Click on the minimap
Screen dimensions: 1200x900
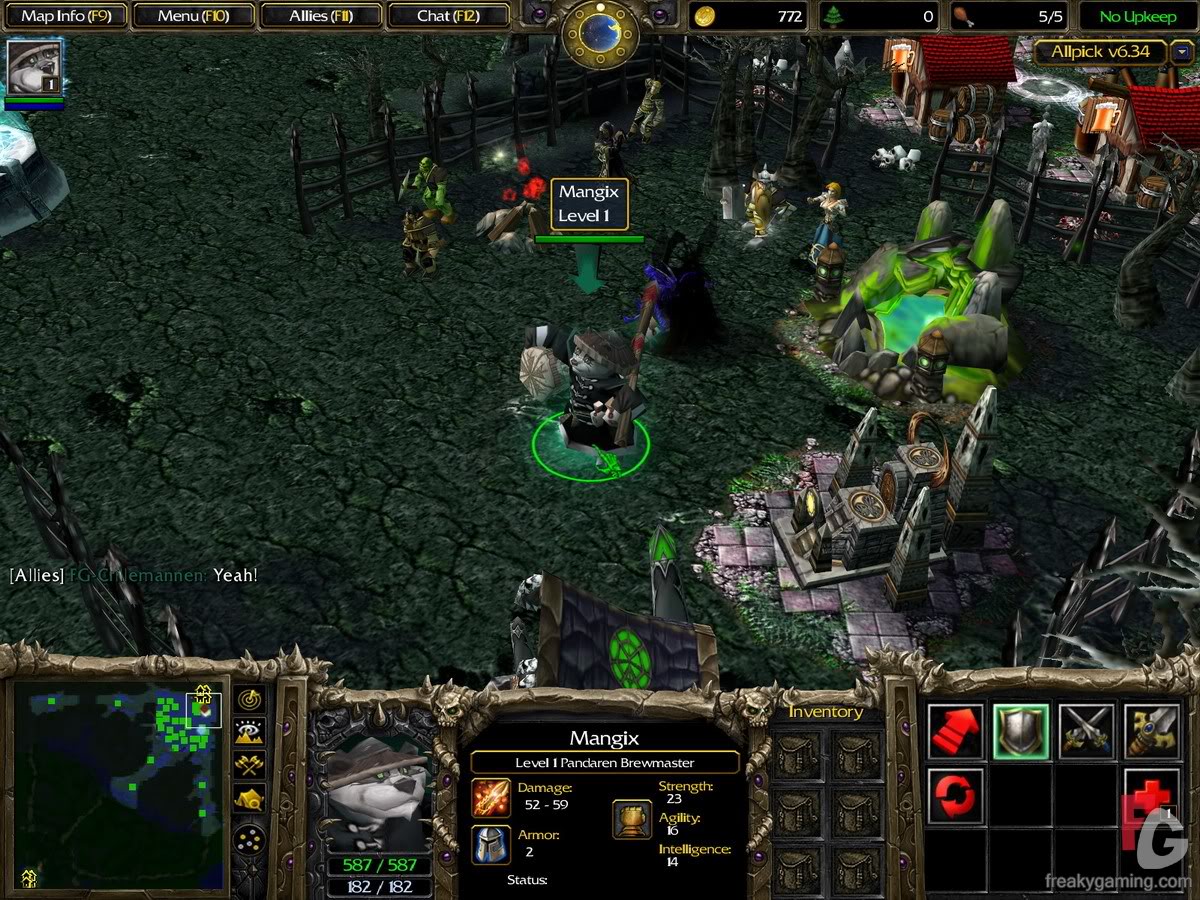pyautogui.click(x=117, y=785)
